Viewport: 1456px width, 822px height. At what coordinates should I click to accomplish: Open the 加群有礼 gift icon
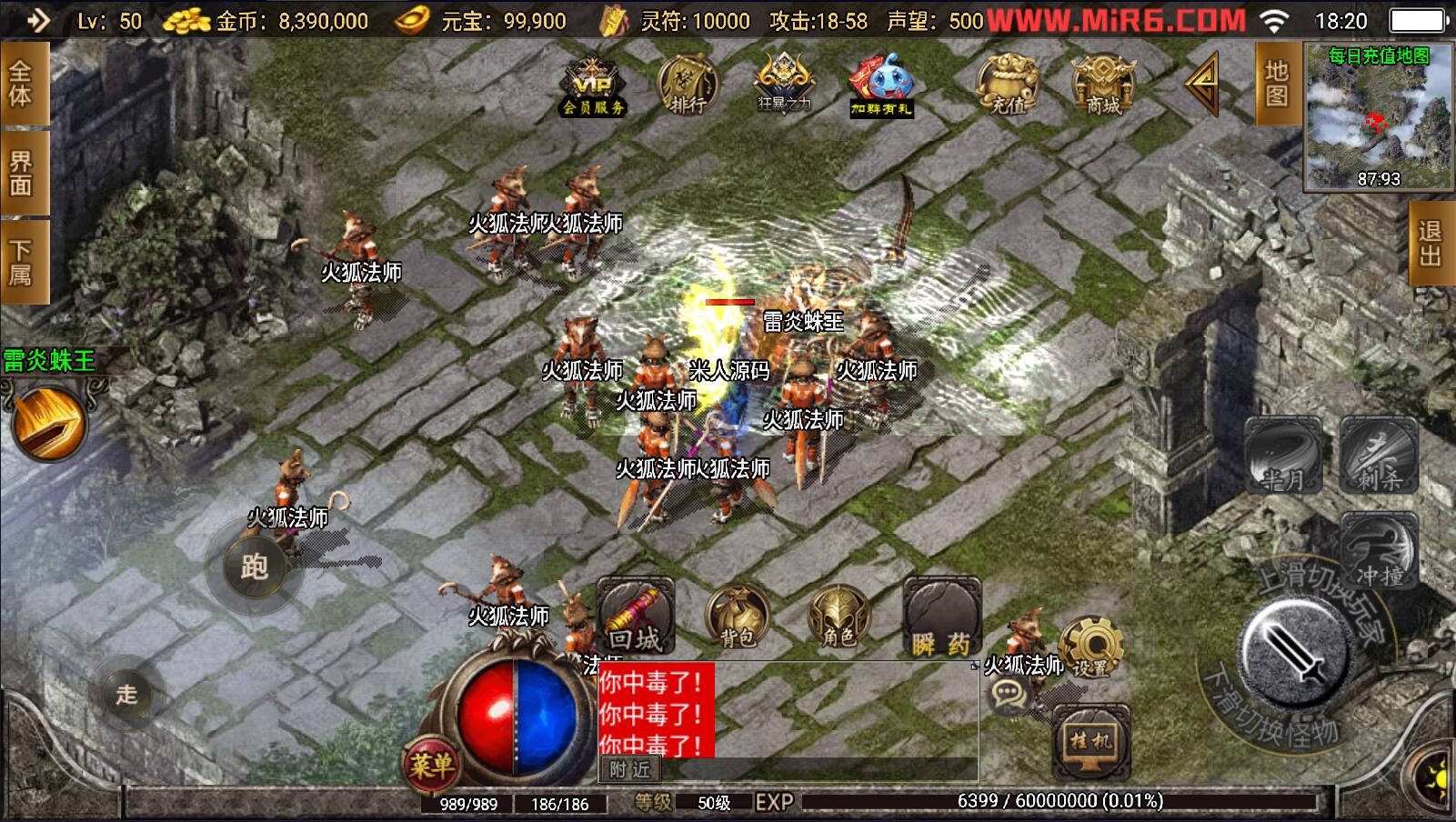tap(880, 85)
